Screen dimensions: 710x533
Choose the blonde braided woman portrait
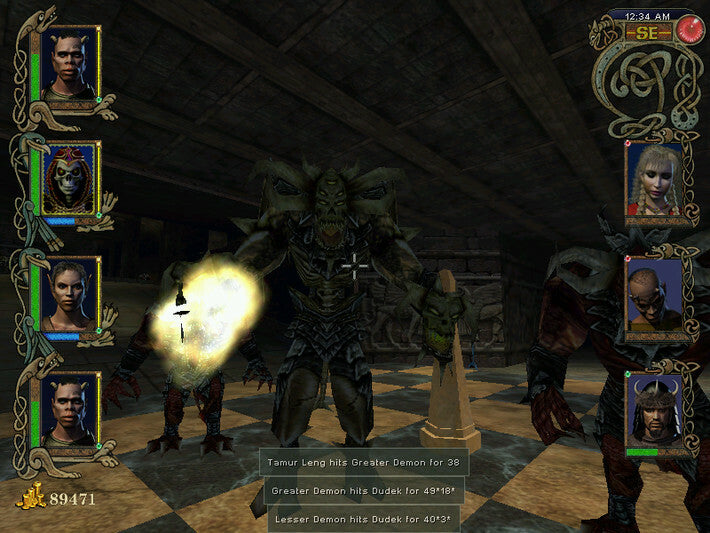pyautogui.click(x=654, y=180)
